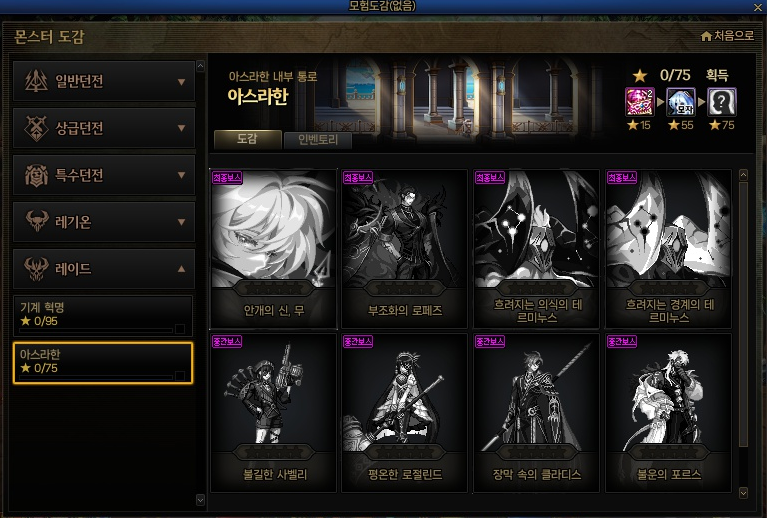Collapse the 레이드 category
The height and width of the screenshot is (518, 767).
(x=103, y=269)
